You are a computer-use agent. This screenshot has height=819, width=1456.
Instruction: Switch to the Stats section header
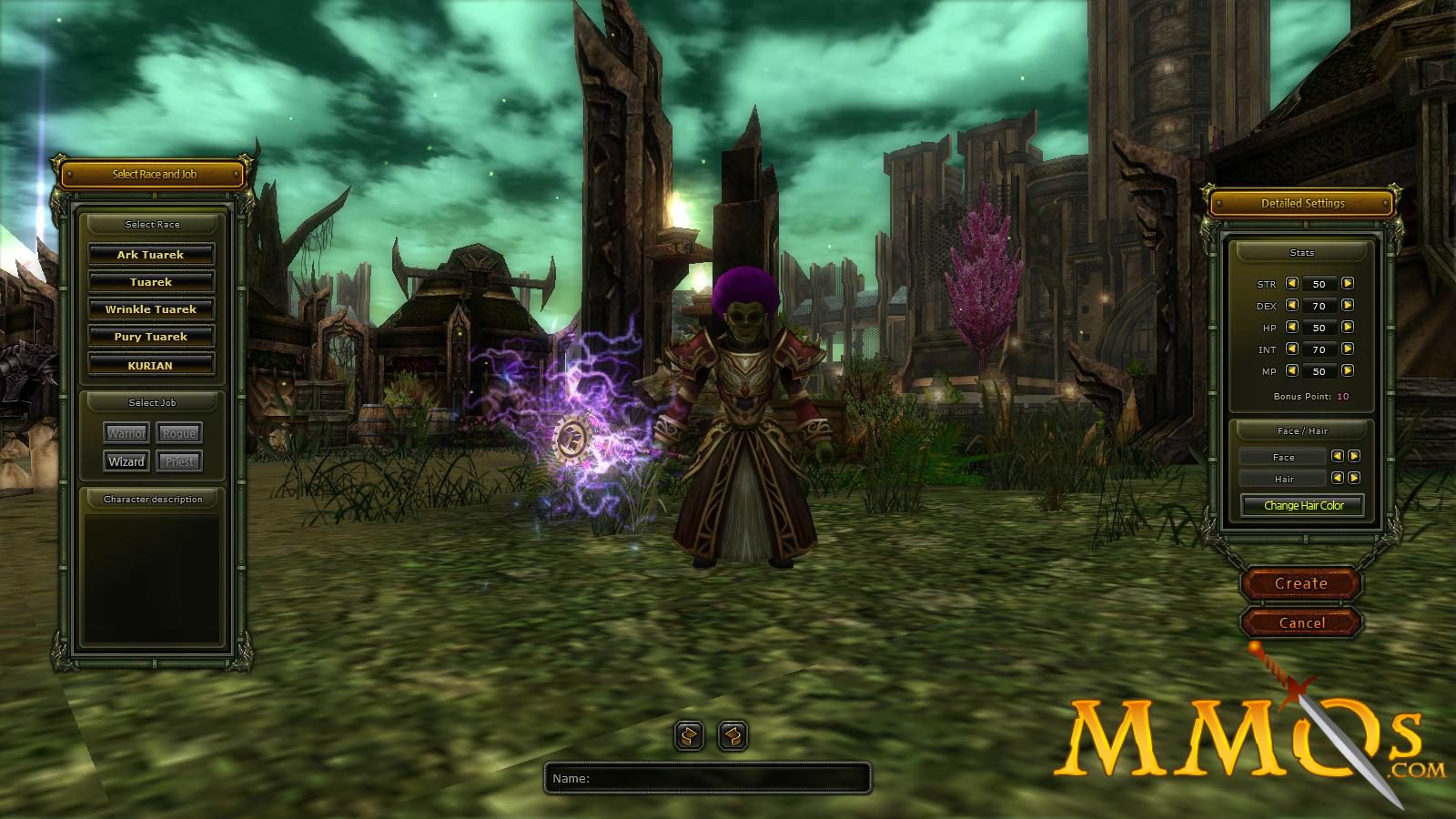point(1302,253)
